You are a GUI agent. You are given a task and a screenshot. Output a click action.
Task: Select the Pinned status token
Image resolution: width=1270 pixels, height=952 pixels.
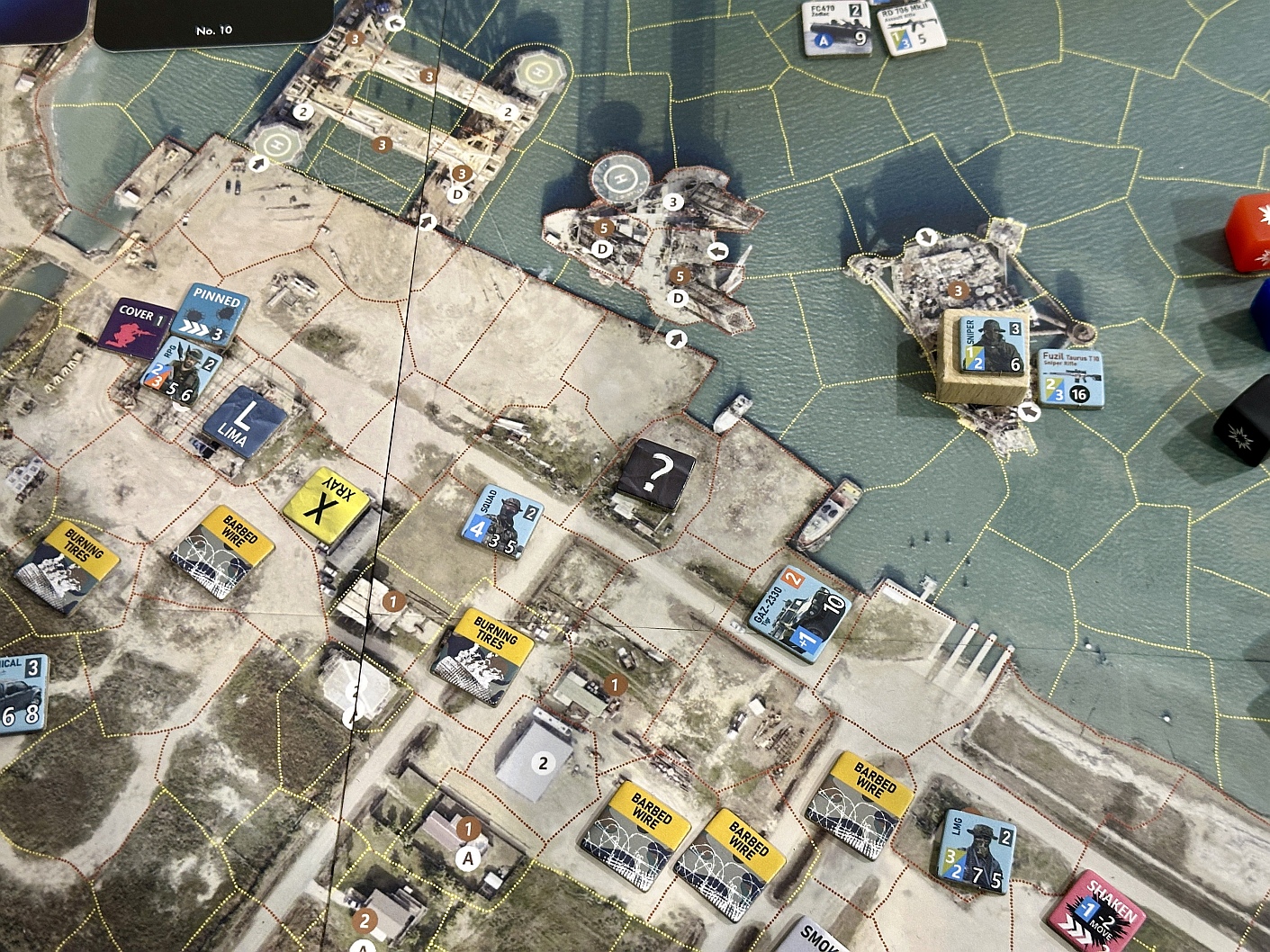pos(211,316)
